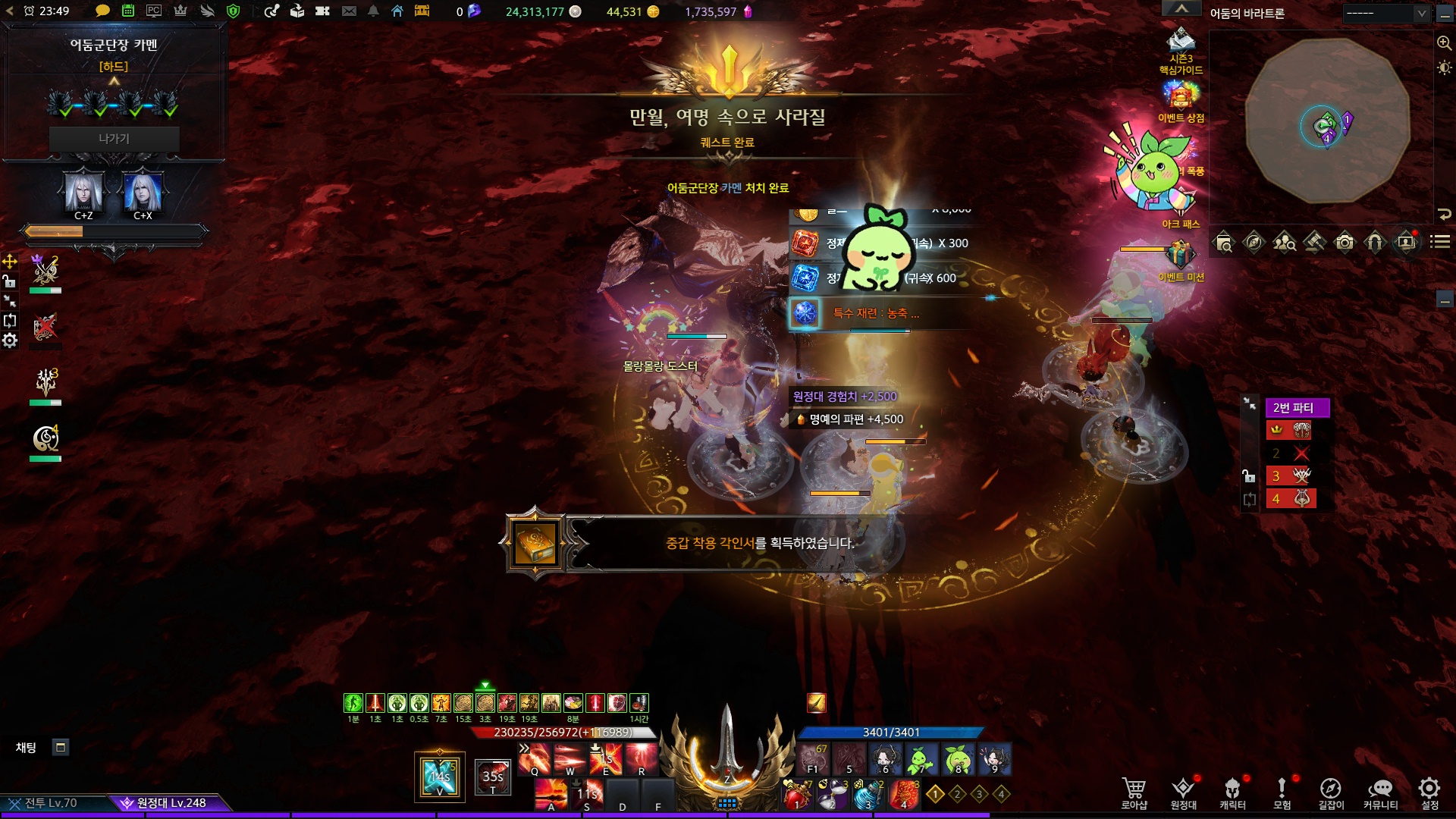This screenshot has width=1456, height=819.
Task: Open the mail envelope in the top bar
Action: [x=349, y=11]
